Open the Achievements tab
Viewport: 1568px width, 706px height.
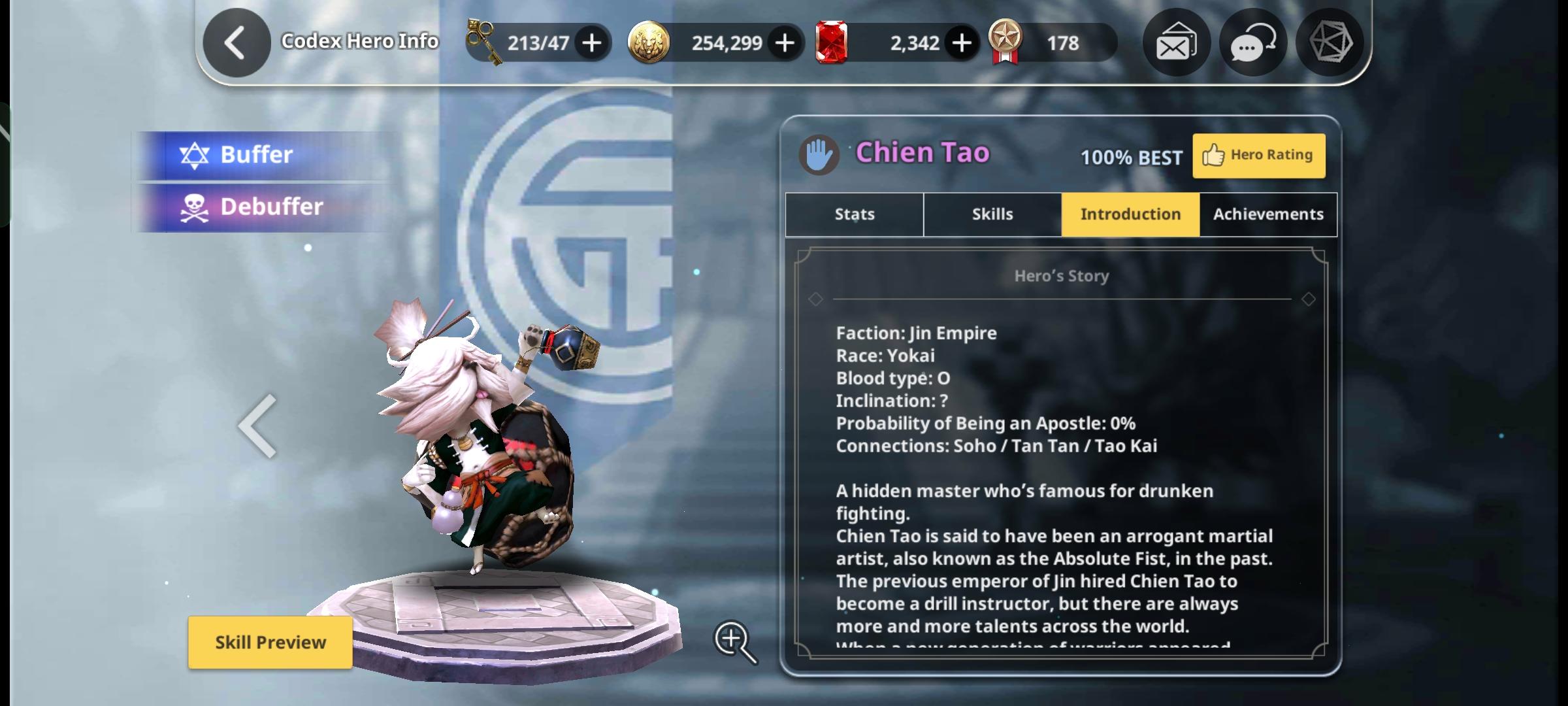1267,214
